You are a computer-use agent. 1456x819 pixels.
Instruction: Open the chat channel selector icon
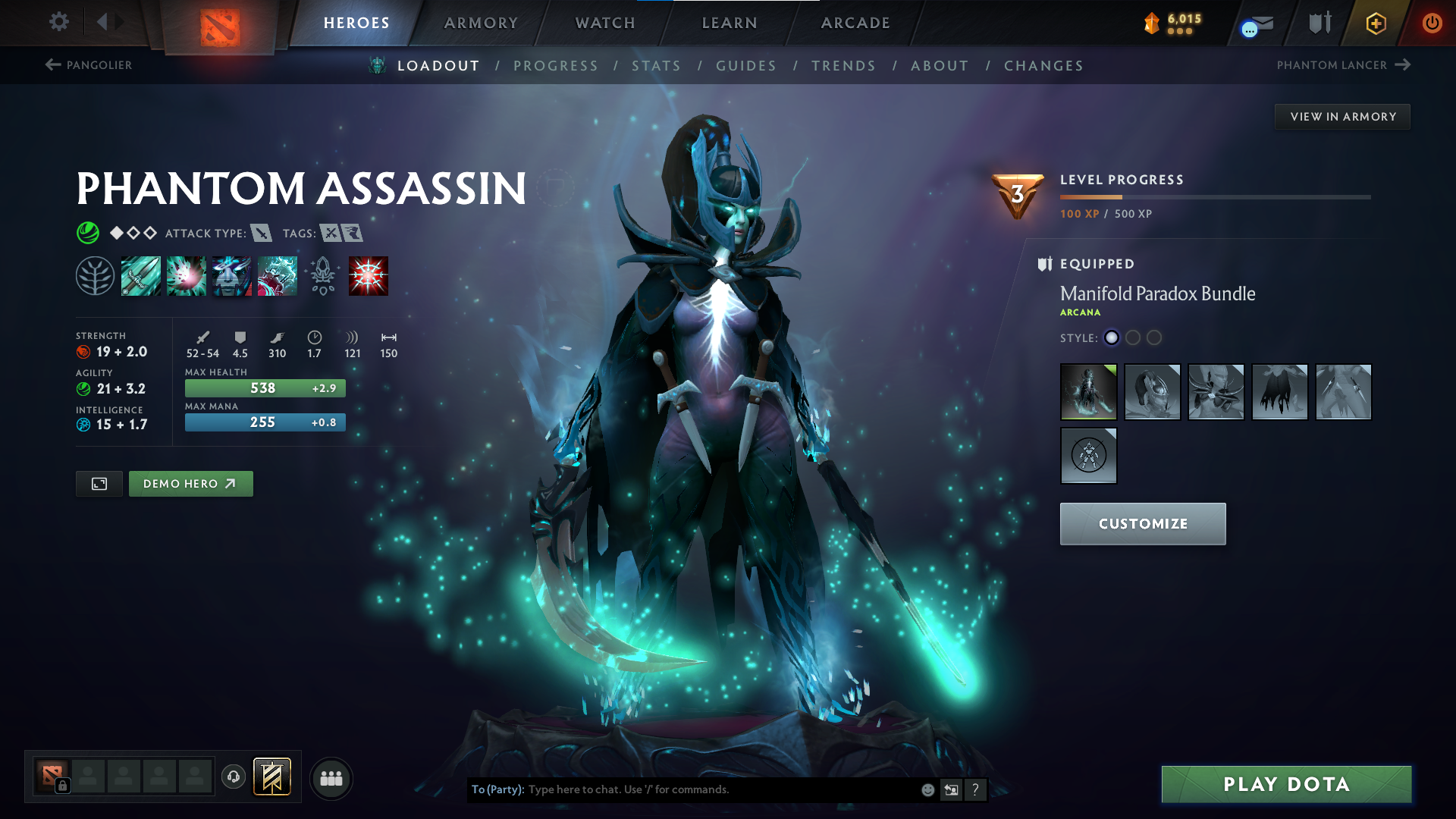click(x=951, y=789)
